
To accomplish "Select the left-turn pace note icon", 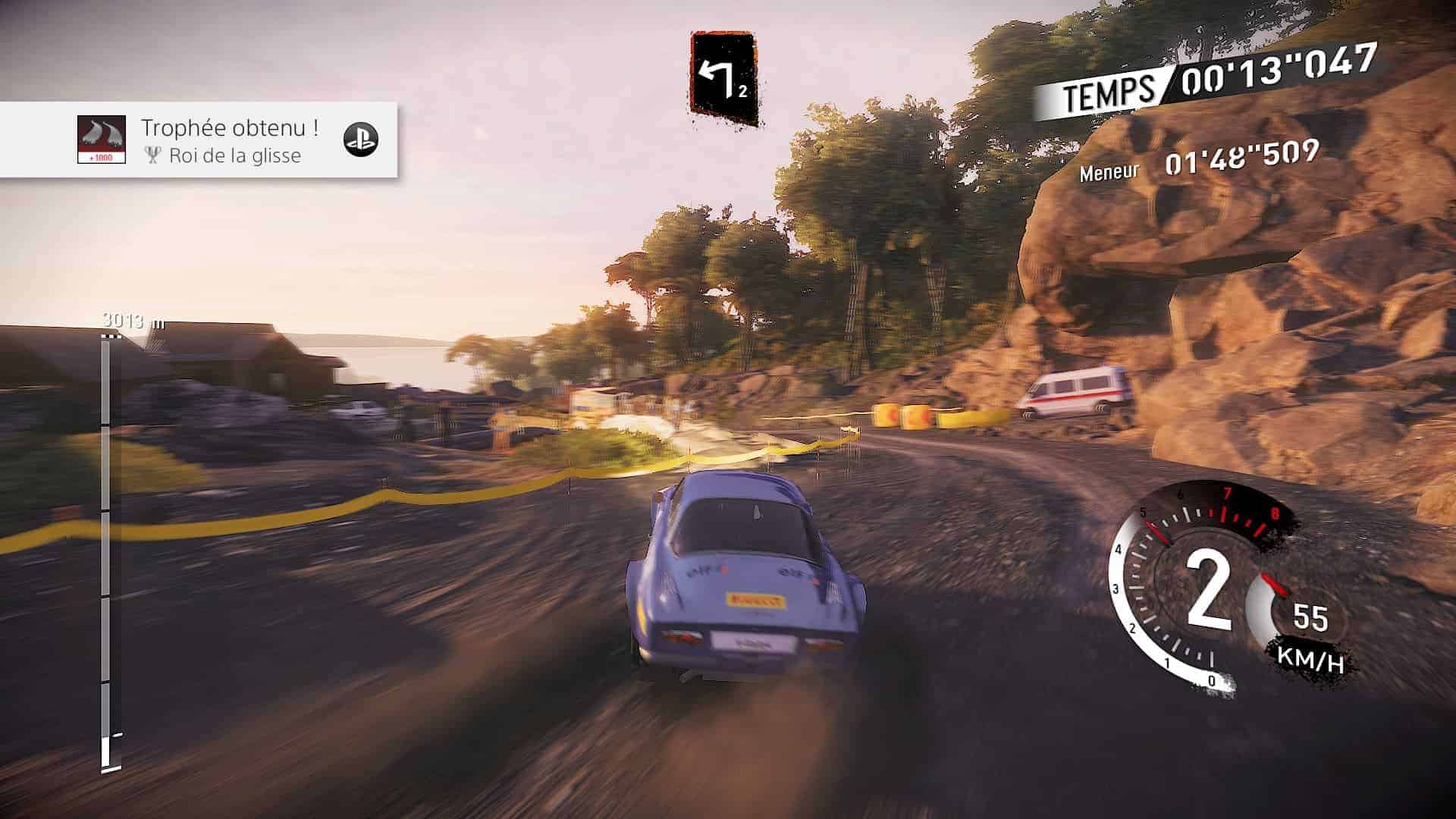I will click(x=723, y=79).
